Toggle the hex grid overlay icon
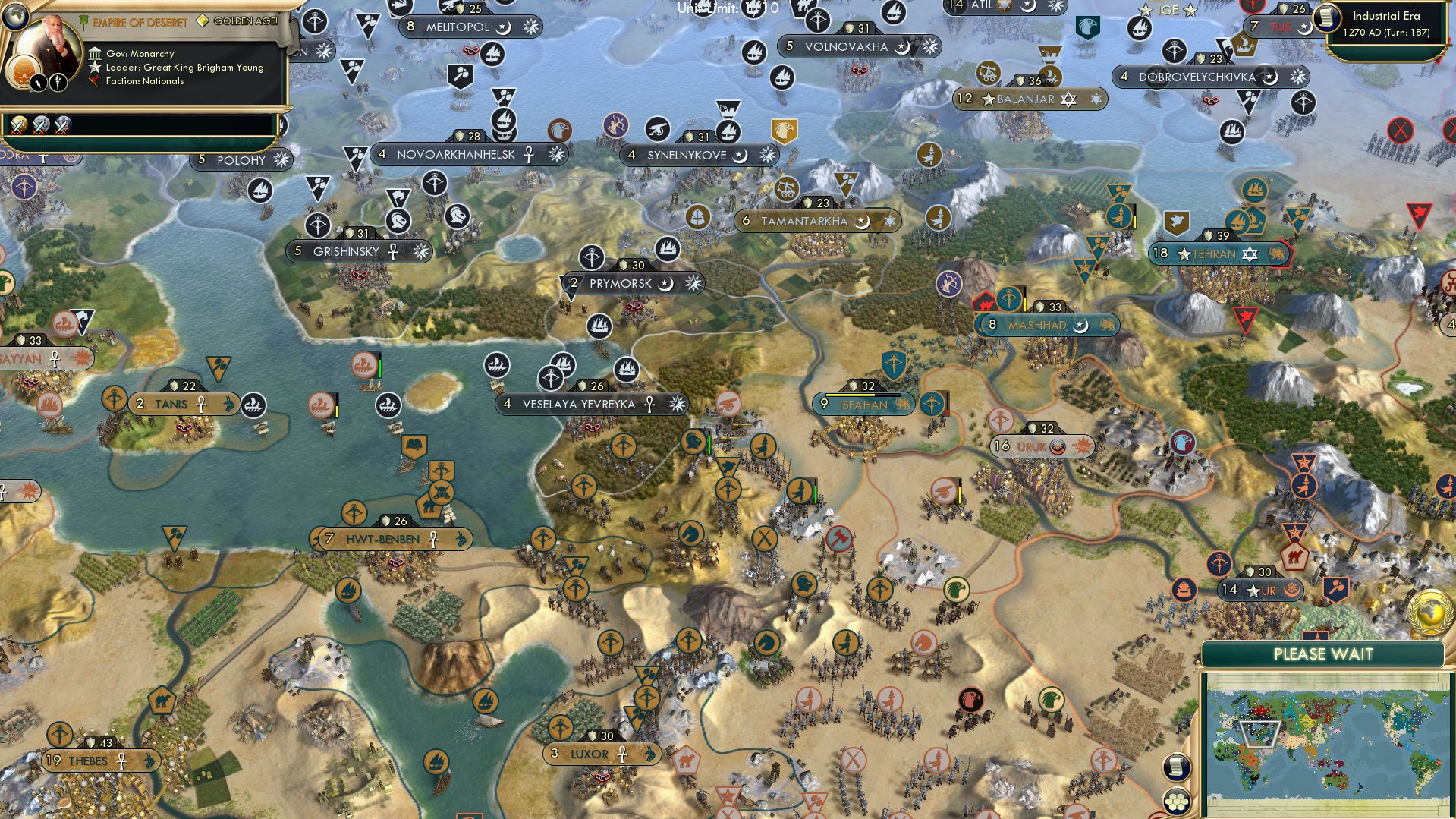The width and height of the screenshot is (1456, 819). click(x=1178, y=803)
